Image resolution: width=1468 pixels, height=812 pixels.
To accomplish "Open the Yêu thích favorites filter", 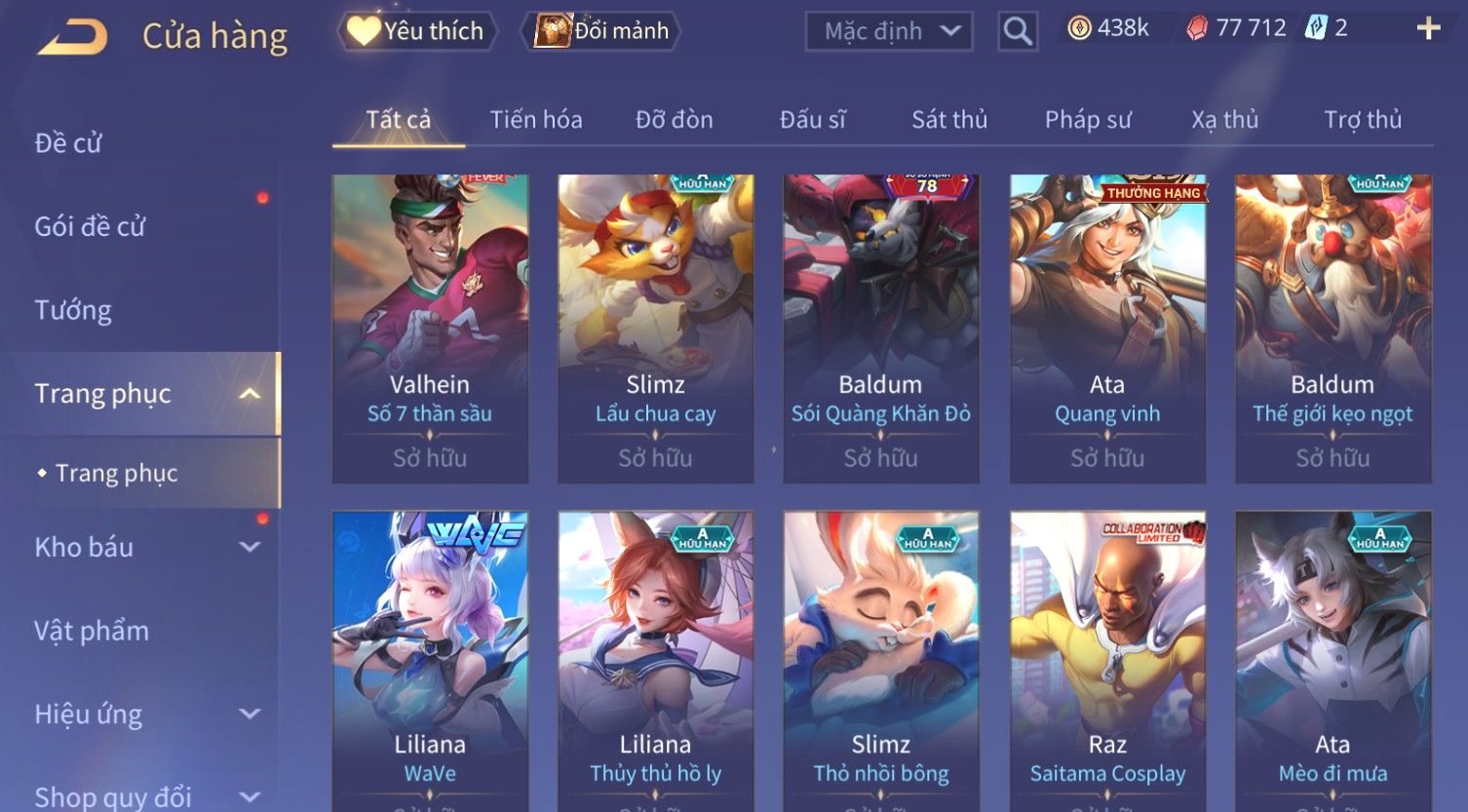I will point(417,31).
